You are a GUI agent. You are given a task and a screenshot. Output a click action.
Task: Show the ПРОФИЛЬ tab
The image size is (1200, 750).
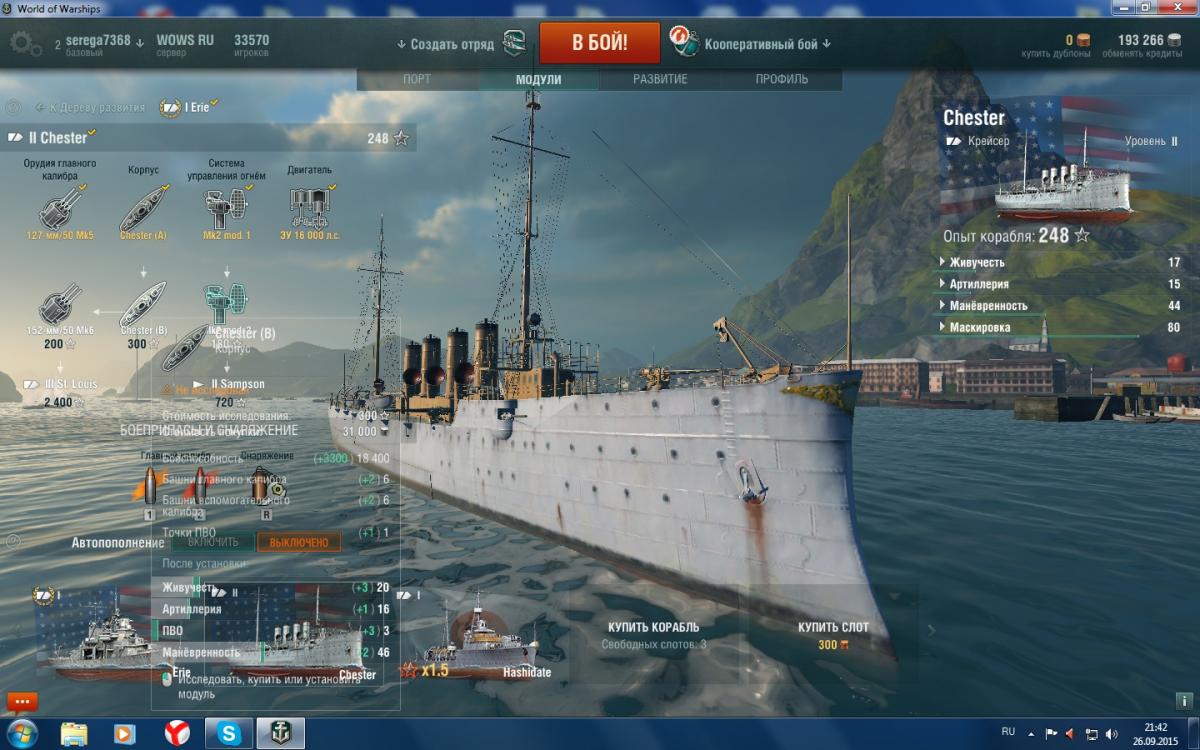[782, 79]
